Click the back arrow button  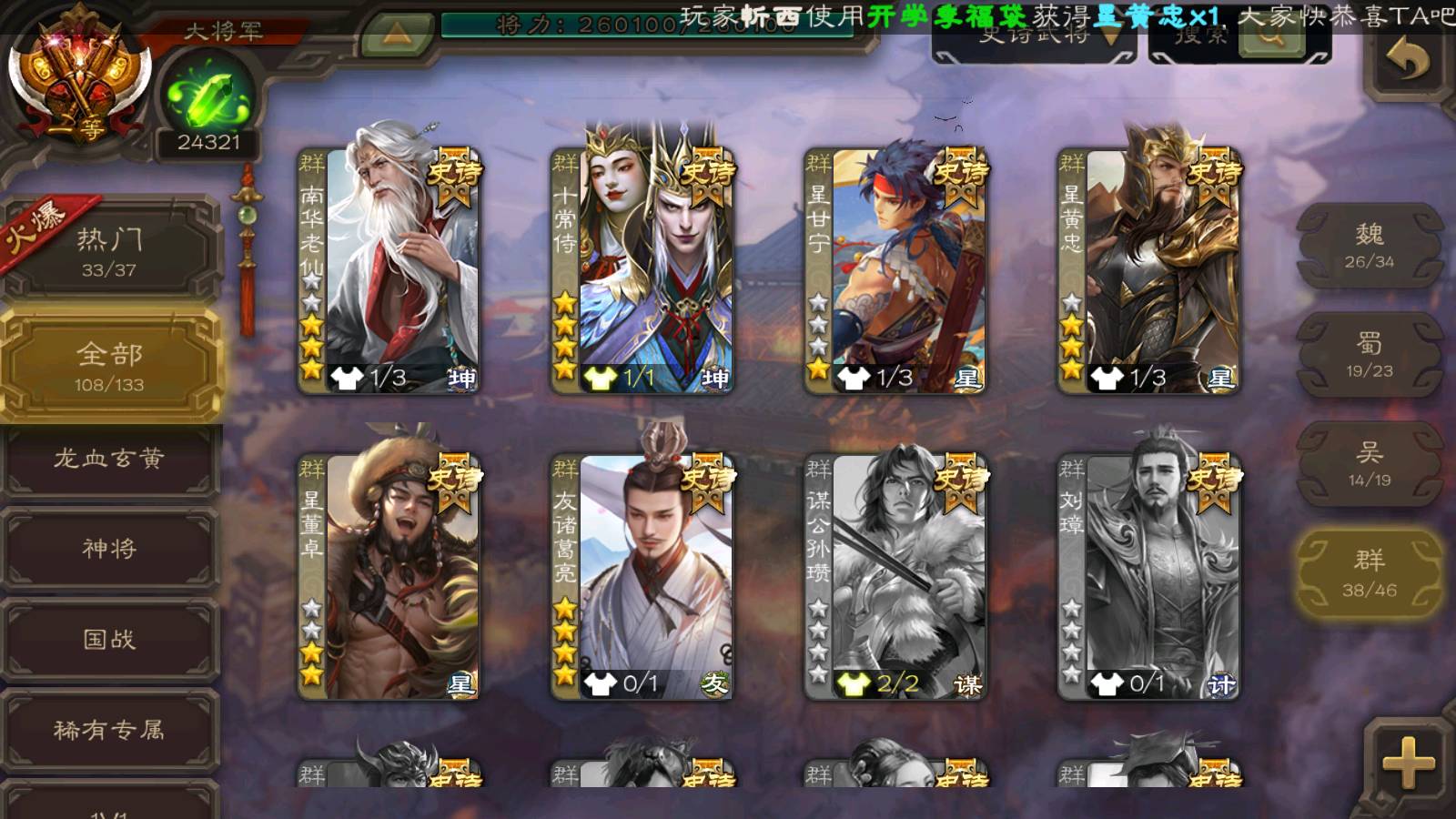[x=1408, y=60]
